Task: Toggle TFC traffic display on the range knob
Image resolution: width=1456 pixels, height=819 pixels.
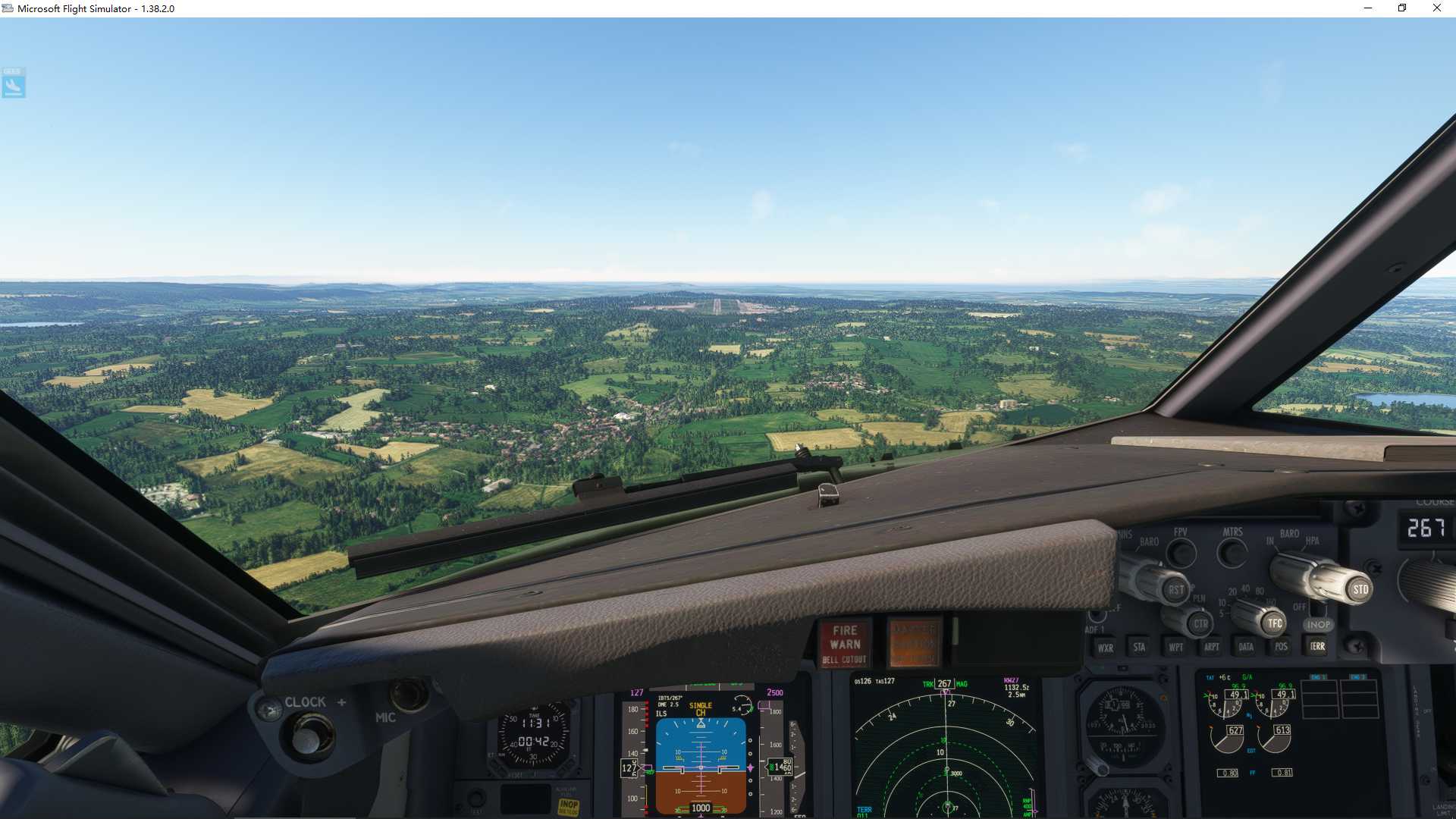Action: [x=1272, y=622]
